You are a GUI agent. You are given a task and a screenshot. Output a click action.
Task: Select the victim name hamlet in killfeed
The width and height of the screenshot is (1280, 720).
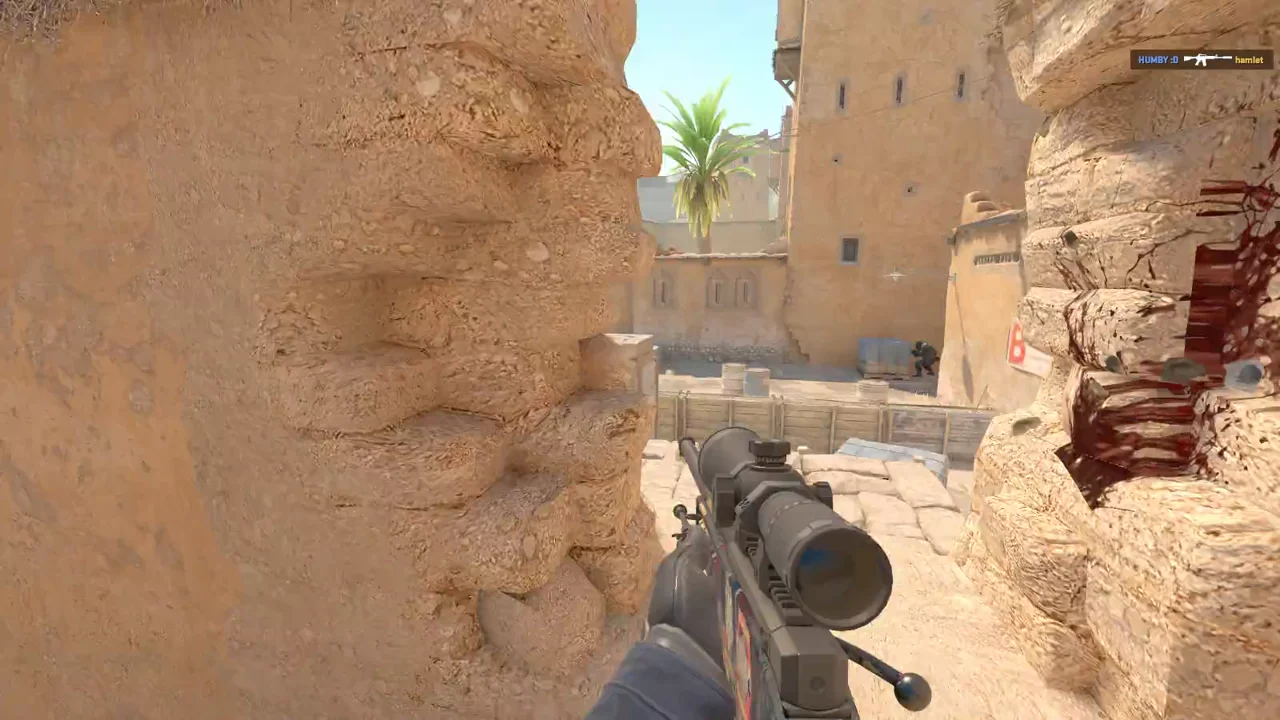point(1247,60)
